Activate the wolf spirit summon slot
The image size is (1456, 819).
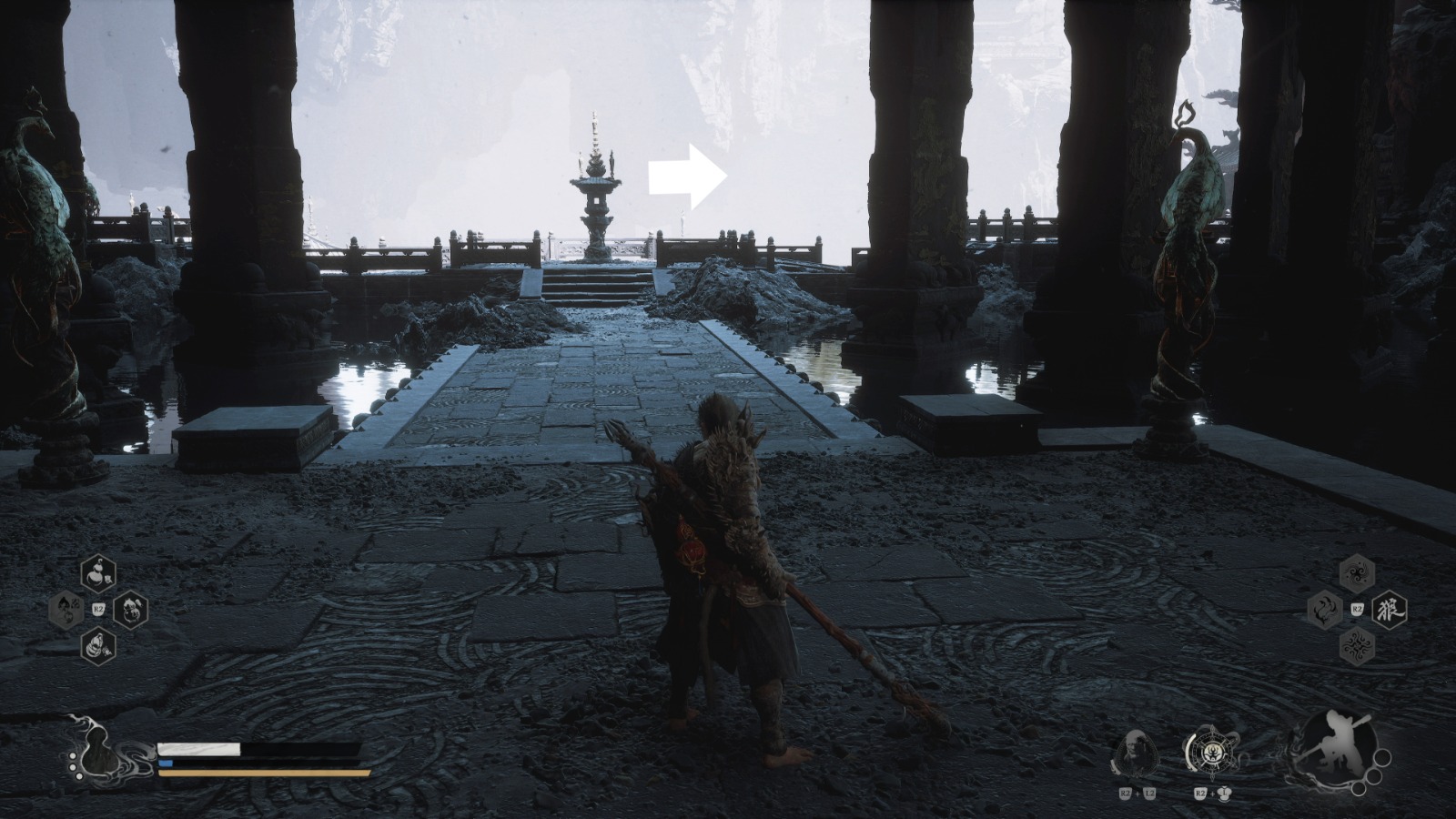[x=1389, y=609]
